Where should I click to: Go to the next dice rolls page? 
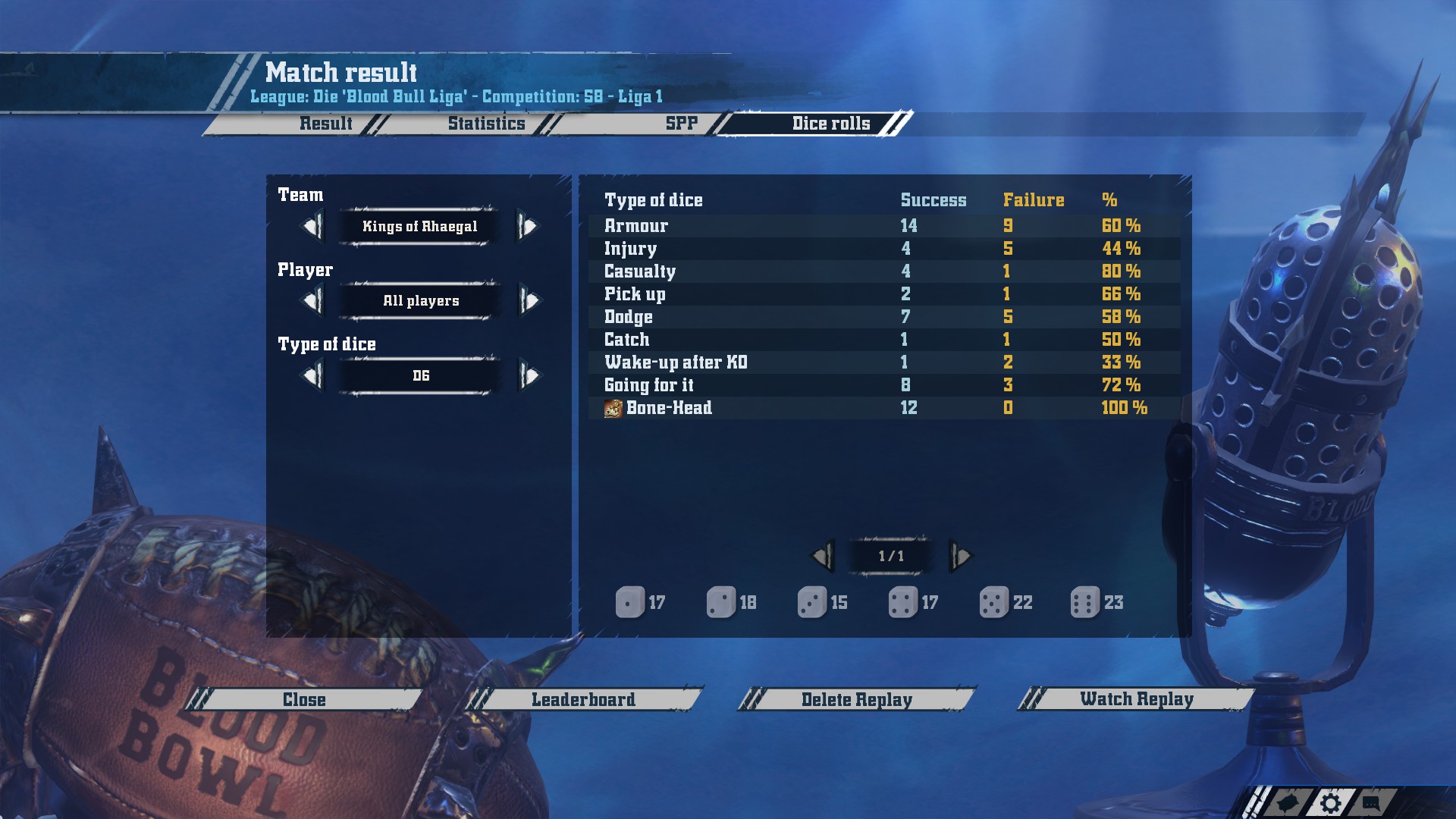961,557
